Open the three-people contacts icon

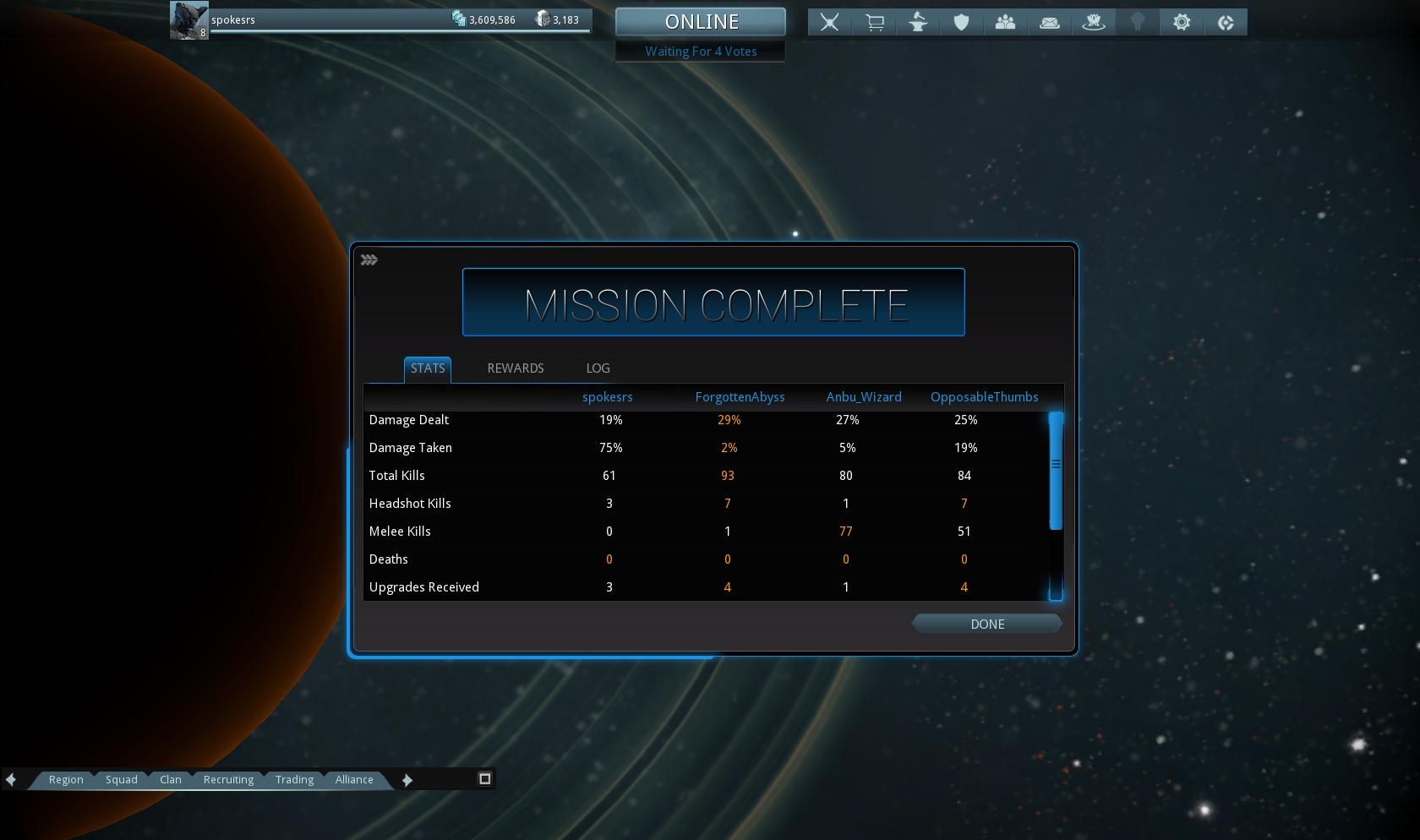1006,23
